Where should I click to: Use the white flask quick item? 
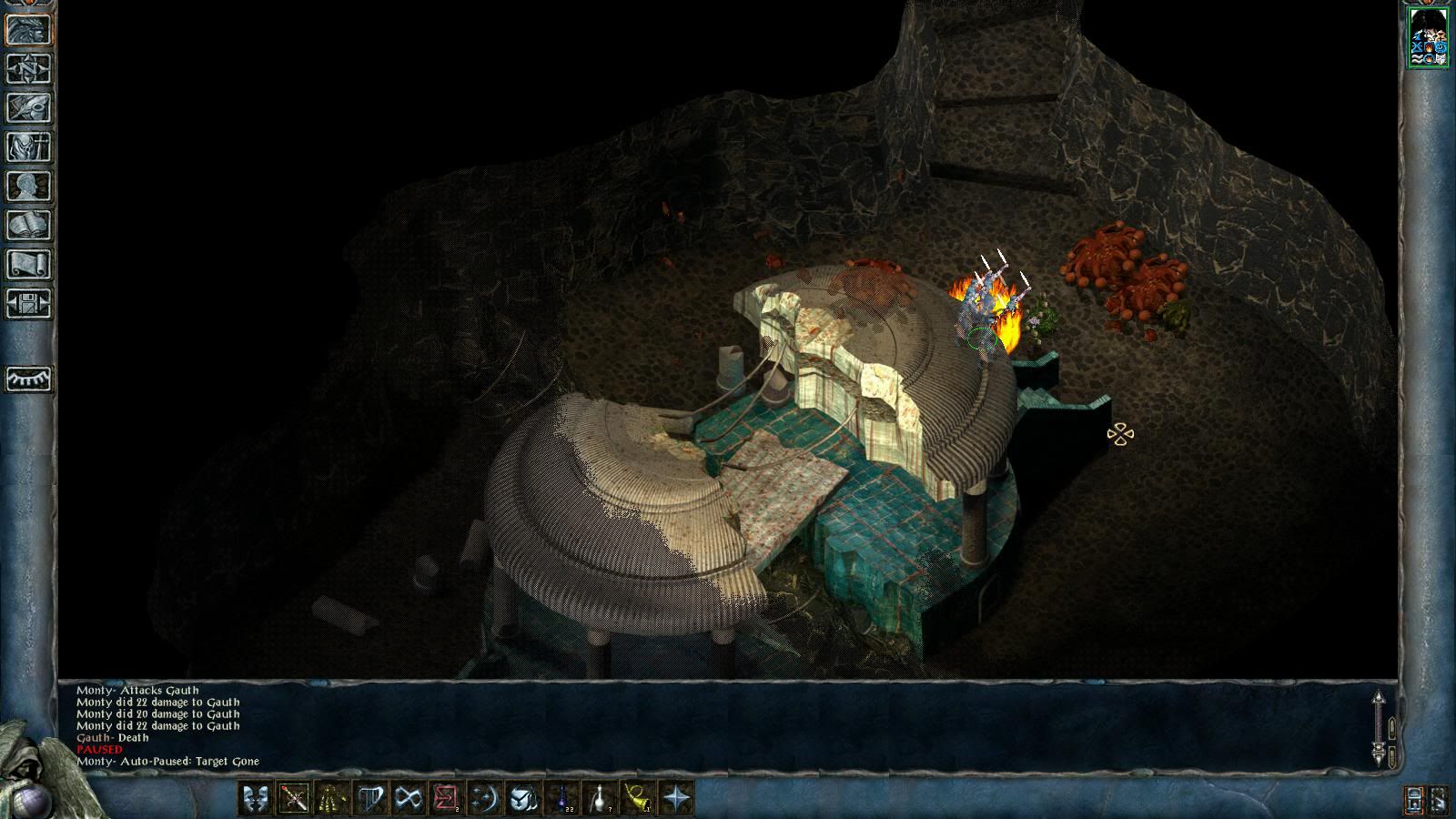[x=600, y=798]
